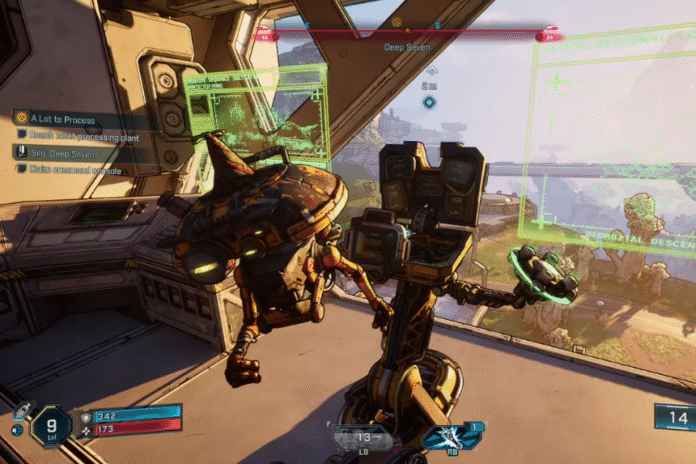Select the grenade ordnance slot showing 13
Viewport: 696px width, 464px height.
(364, 437)
